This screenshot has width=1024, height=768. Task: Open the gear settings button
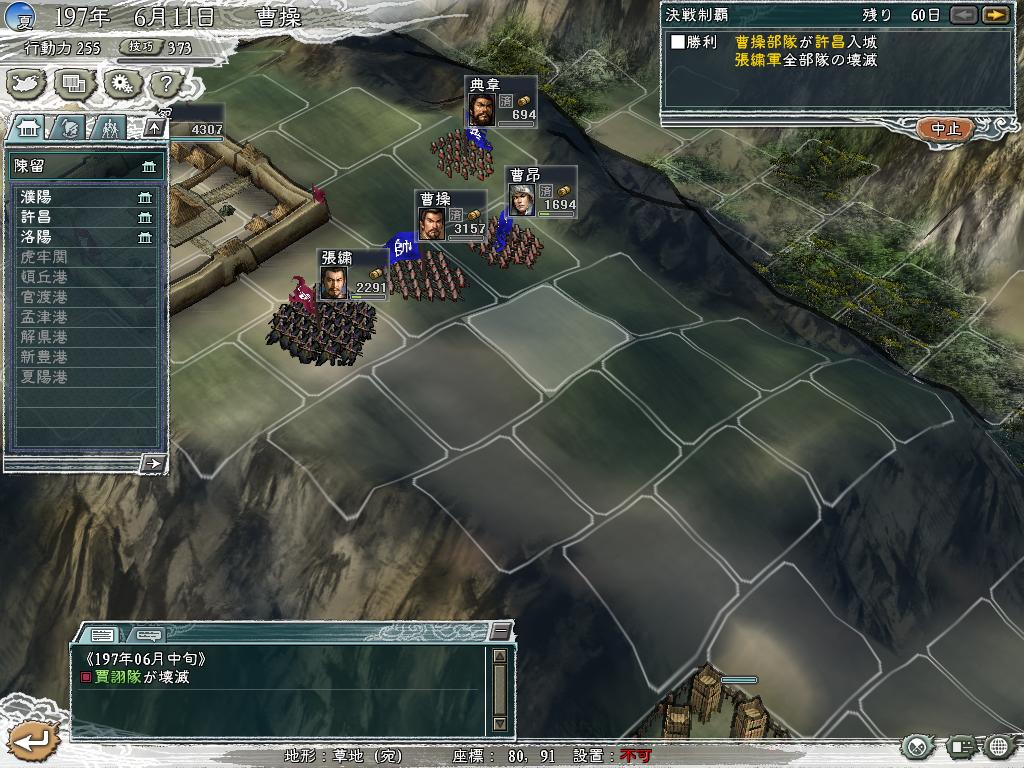[x=121, y=84]
